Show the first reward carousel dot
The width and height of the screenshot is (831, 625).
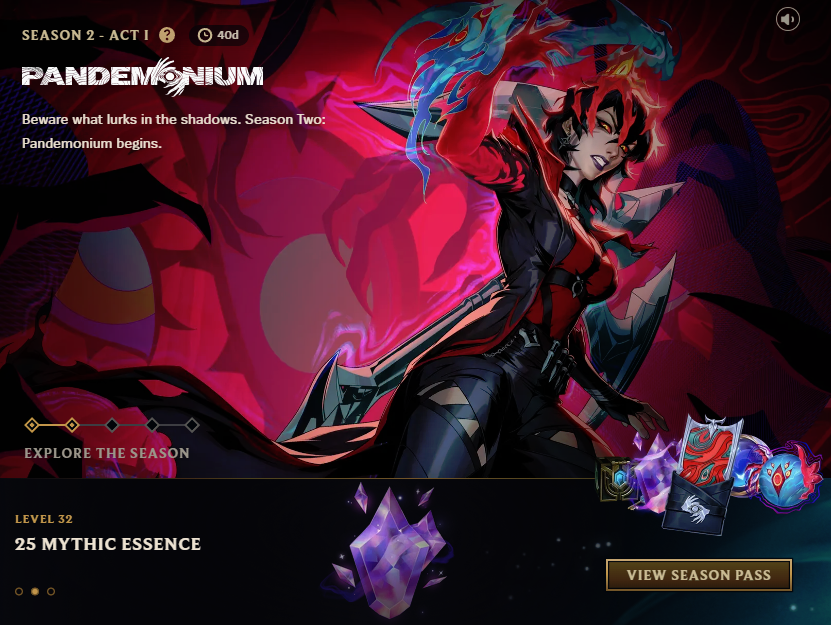19,591
